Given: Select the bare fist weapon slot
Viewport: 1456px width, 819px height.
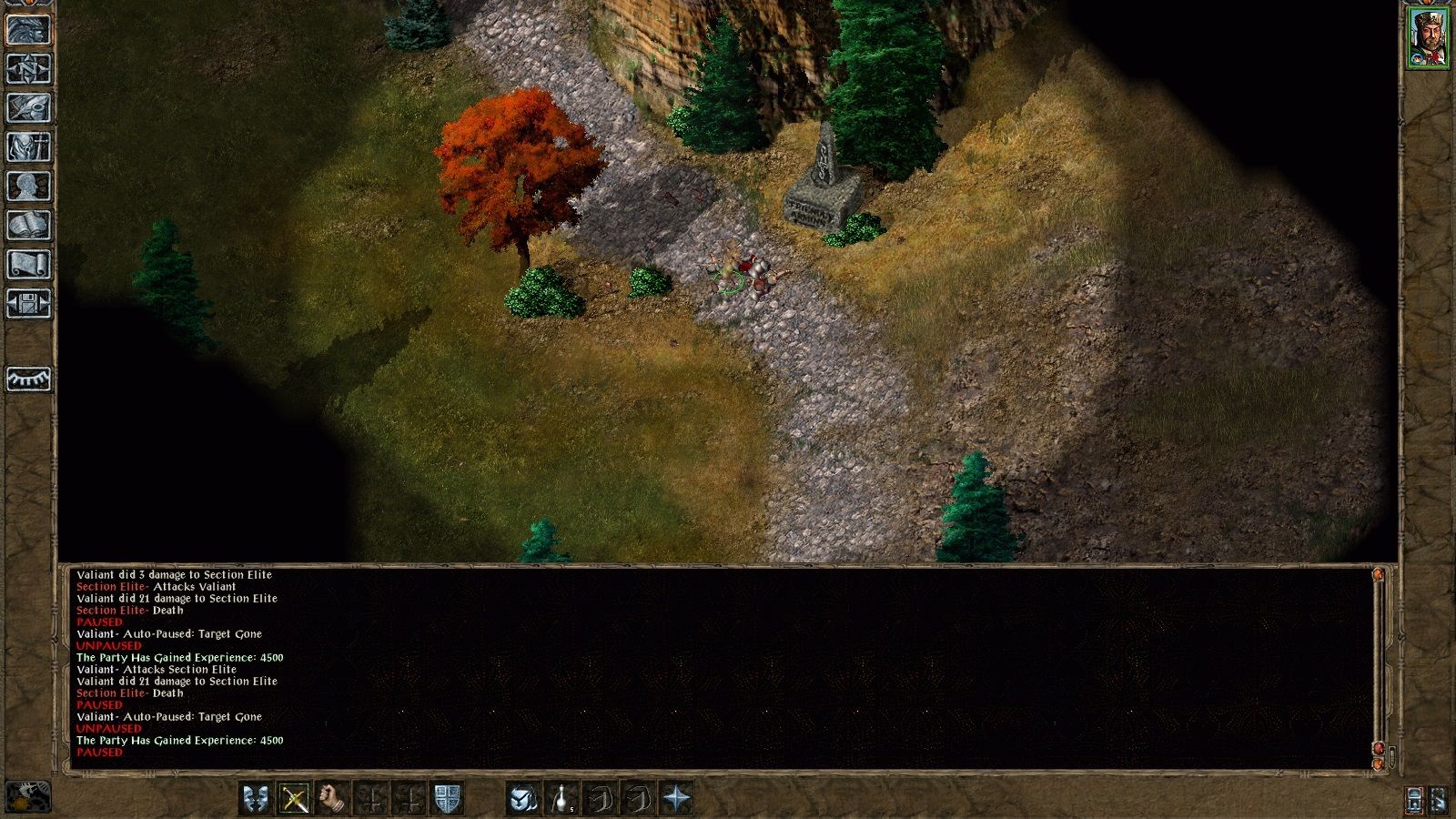Looking at the screenshot, I should pyautogui.click(x=333, y=799).
